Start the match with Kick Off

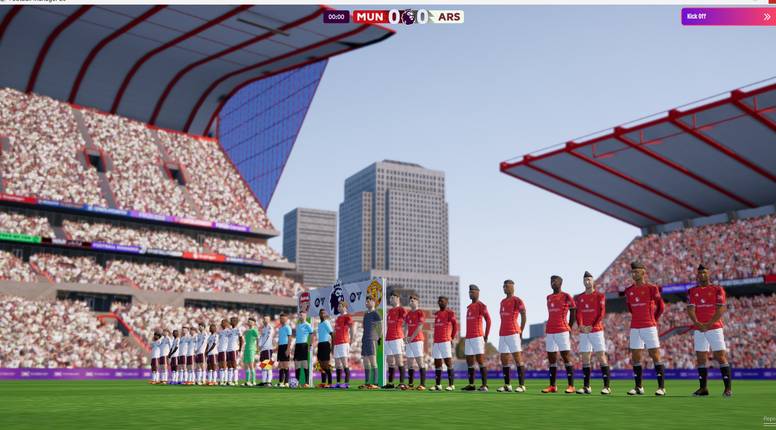pos(727,16)
